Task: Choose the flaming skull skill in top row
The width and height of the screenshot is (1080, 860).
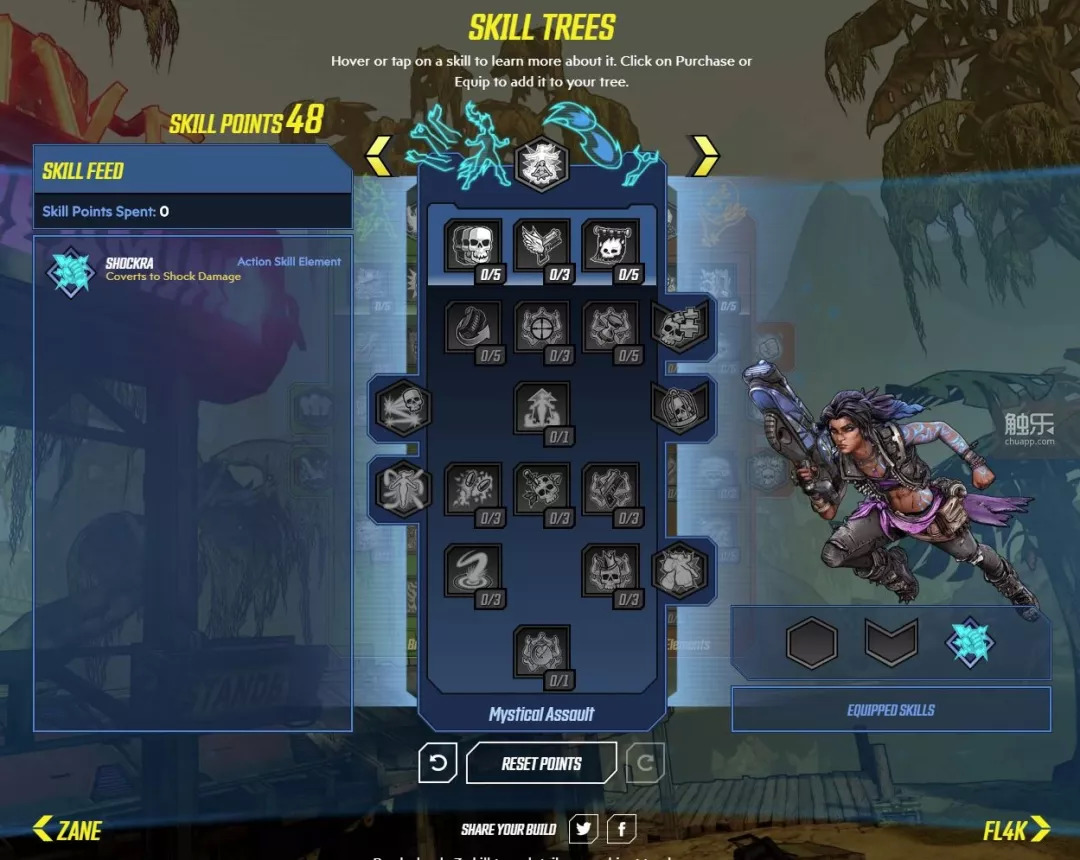Action: 609,247
